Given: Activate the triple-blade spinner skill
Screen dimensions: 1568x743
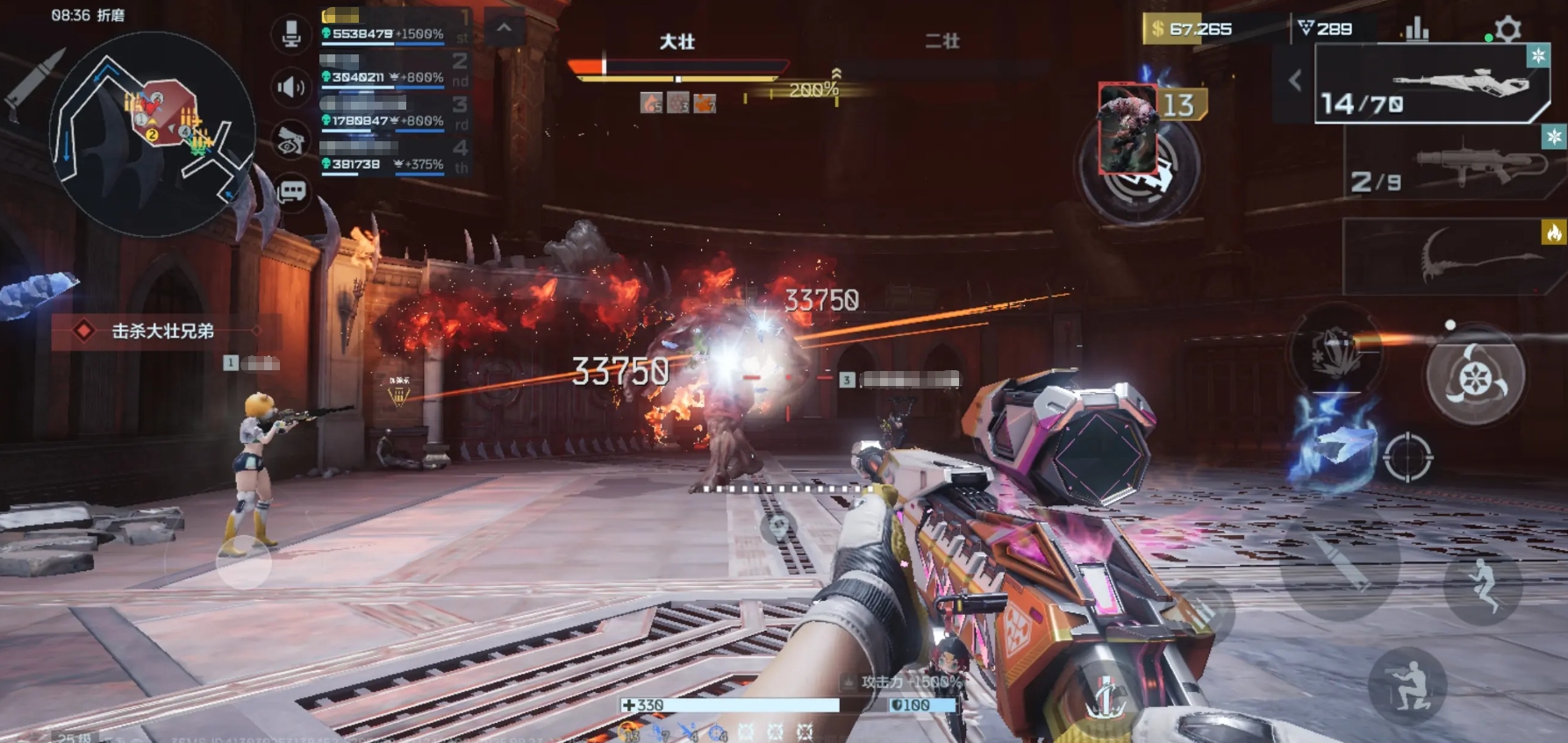Looking at the screenshot, I should pos(1475,377).
